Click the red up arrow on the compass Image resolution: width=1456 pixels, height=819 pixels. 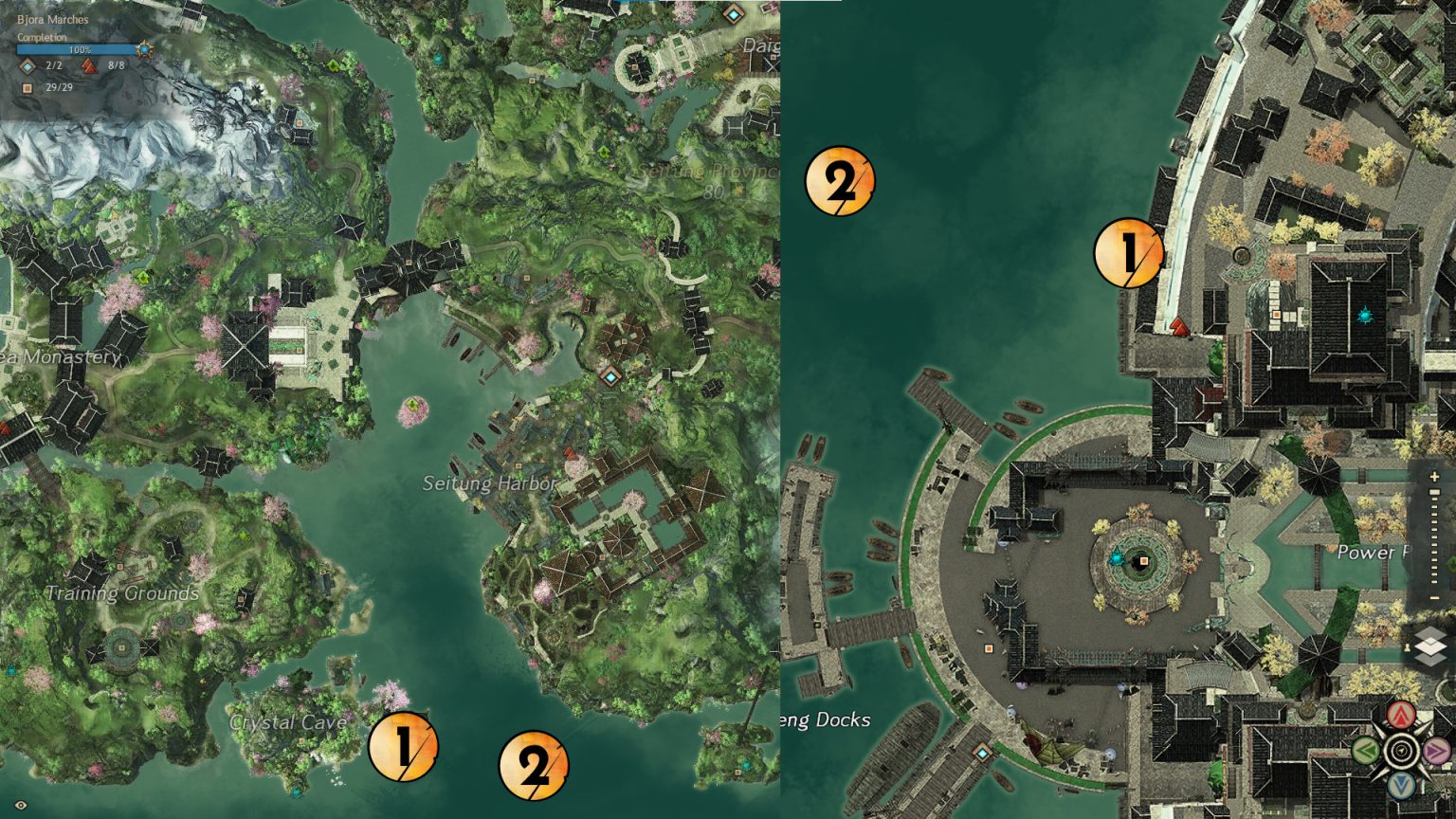point(1401,715)
